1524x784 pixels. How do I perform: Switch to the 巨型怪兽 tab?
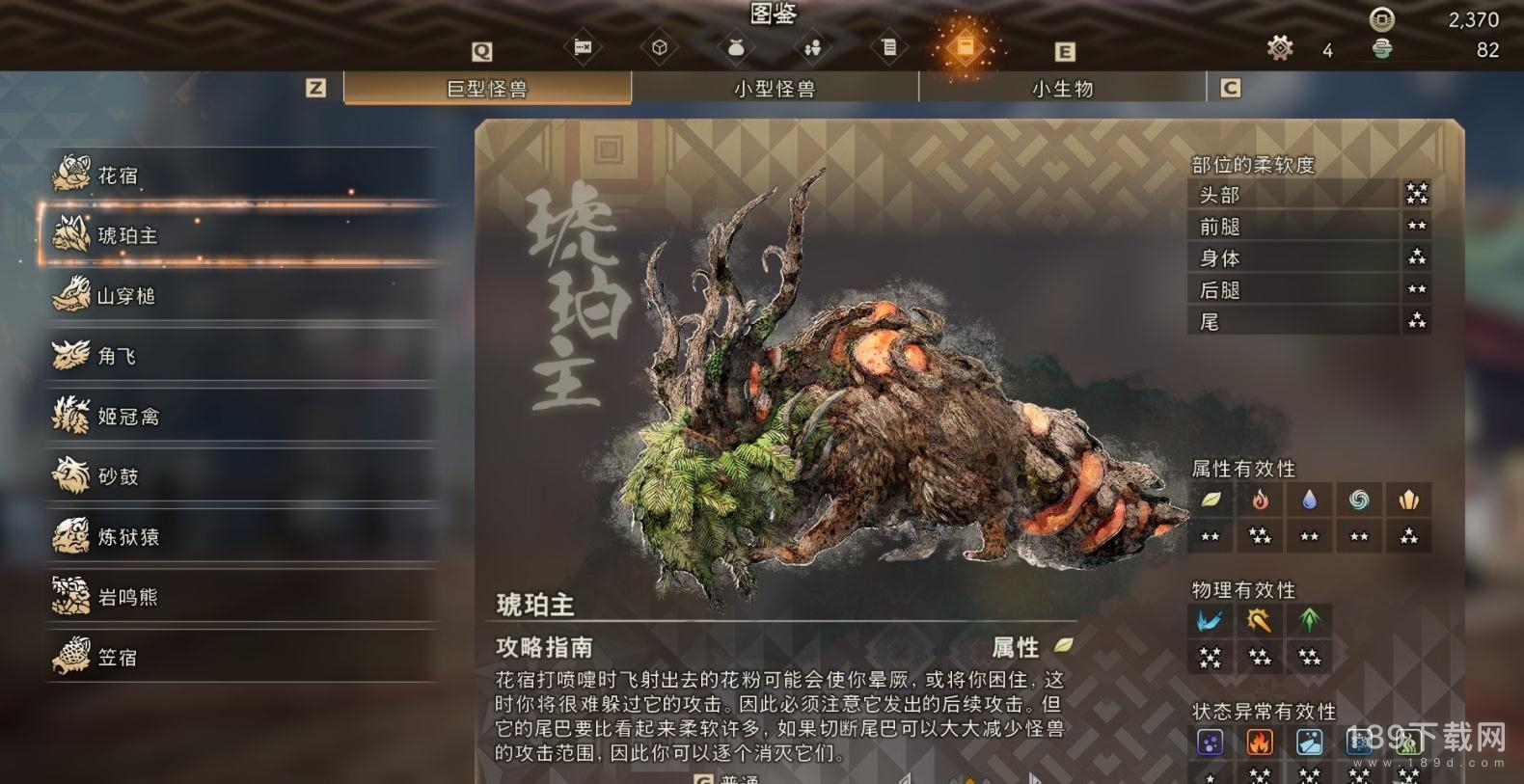[x=487, y=89]
